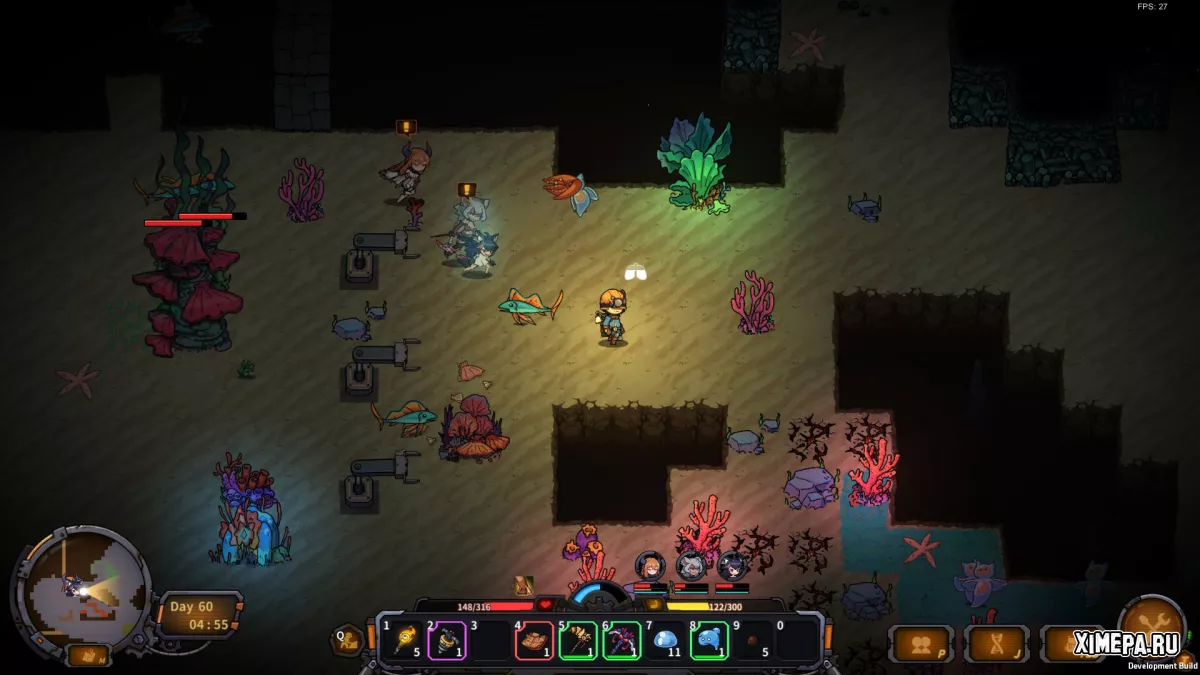Viewport: 1200px width, 675px height.
Task: Choose the red-framed book item in slot 4
Action: (535, 640)
